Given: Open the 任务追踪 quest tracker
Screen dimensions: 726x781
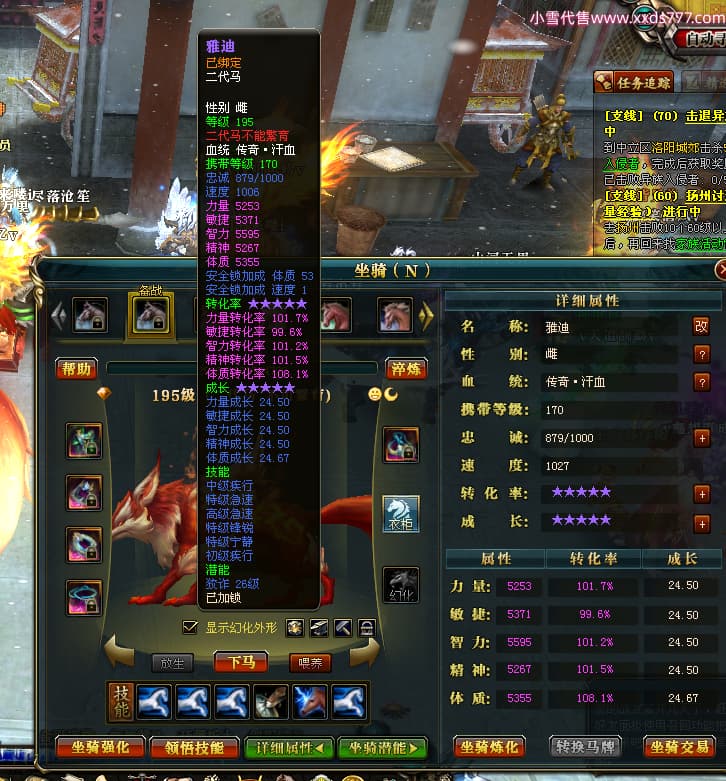Looking at the screenshot, I should pyautogui.click(x=634, y=83).
